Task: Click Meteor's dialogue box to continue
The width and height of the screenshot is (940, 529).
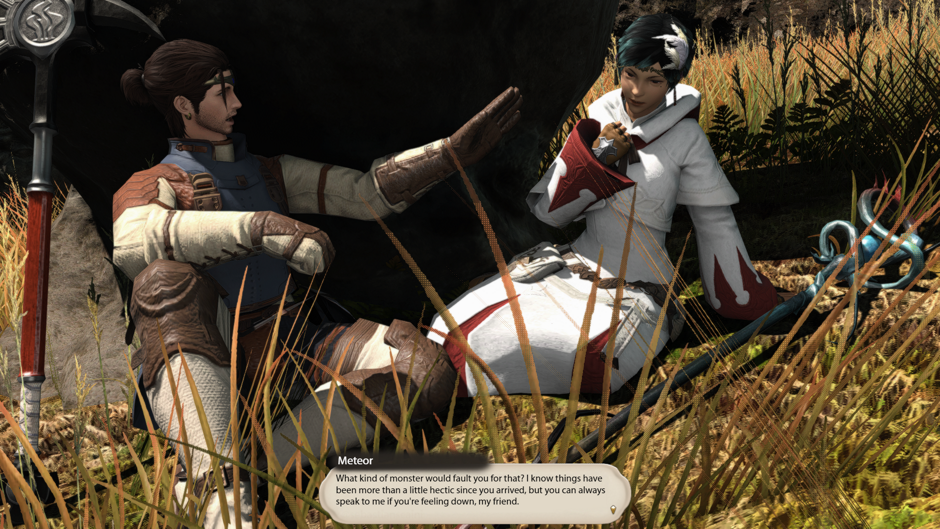Action: 473,492
